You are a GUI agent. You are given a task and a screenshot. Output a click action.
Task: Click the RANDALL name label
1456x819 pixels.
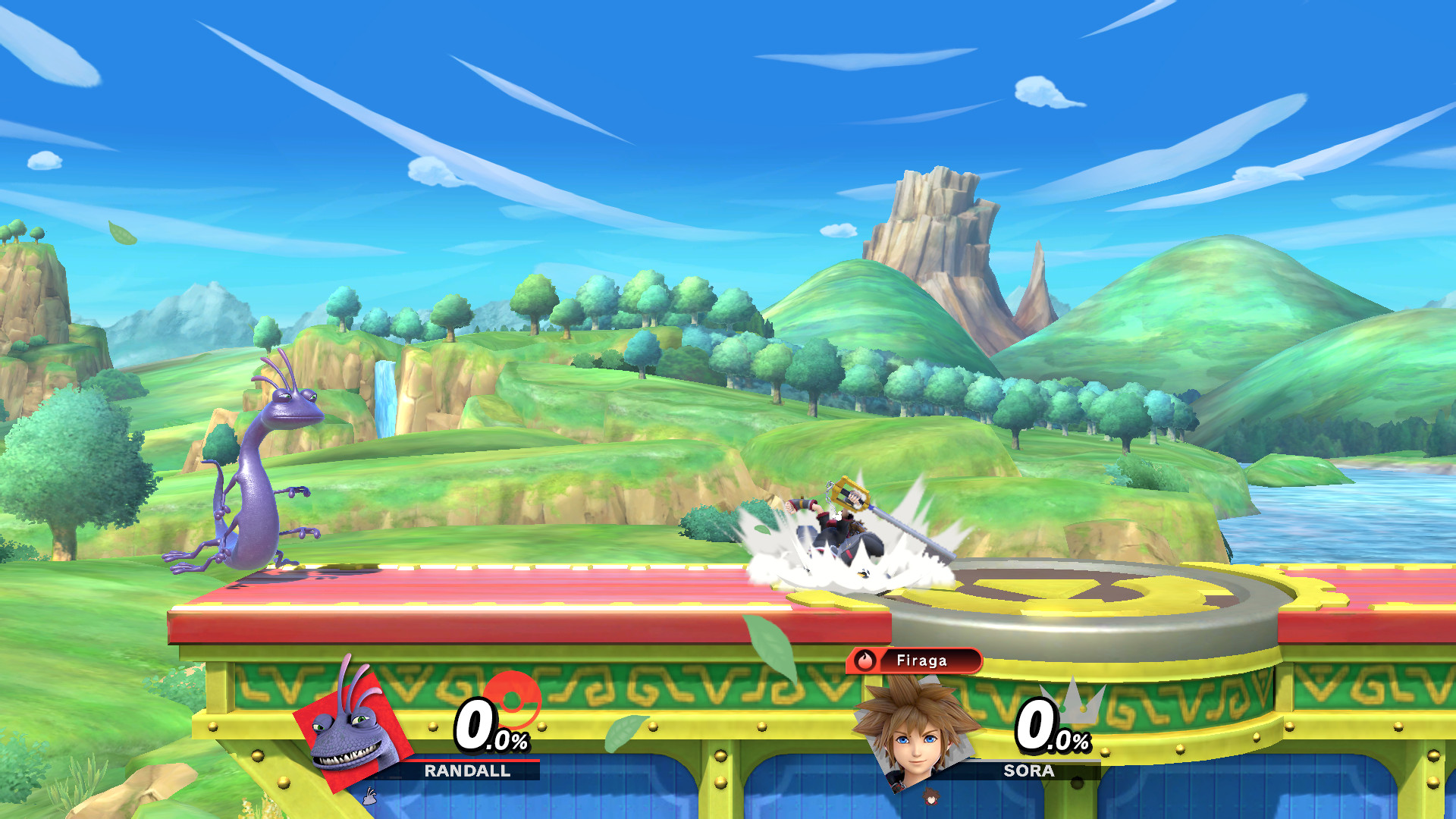(x=469, y=770)
